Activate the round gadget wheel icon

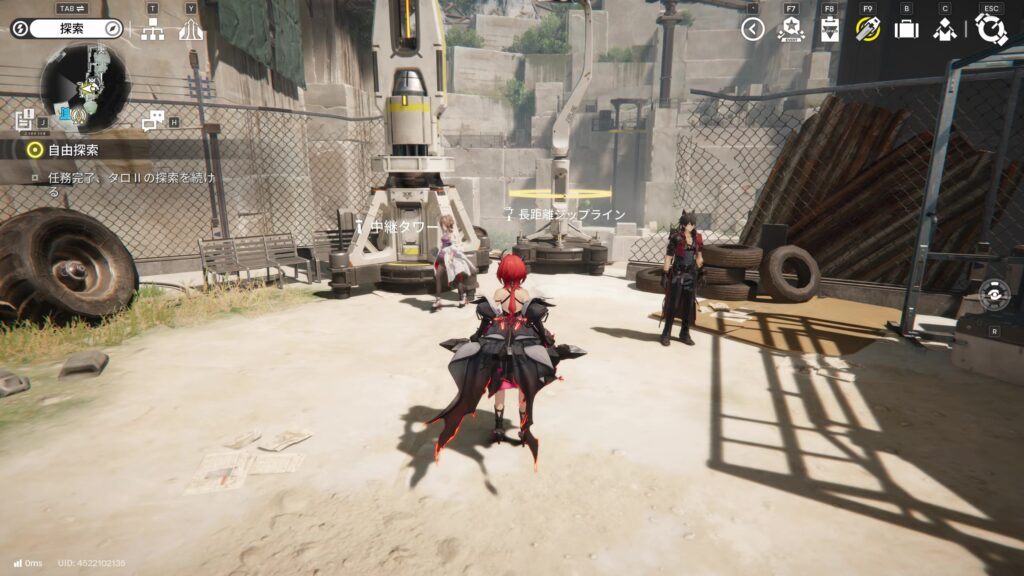point(994,295)
